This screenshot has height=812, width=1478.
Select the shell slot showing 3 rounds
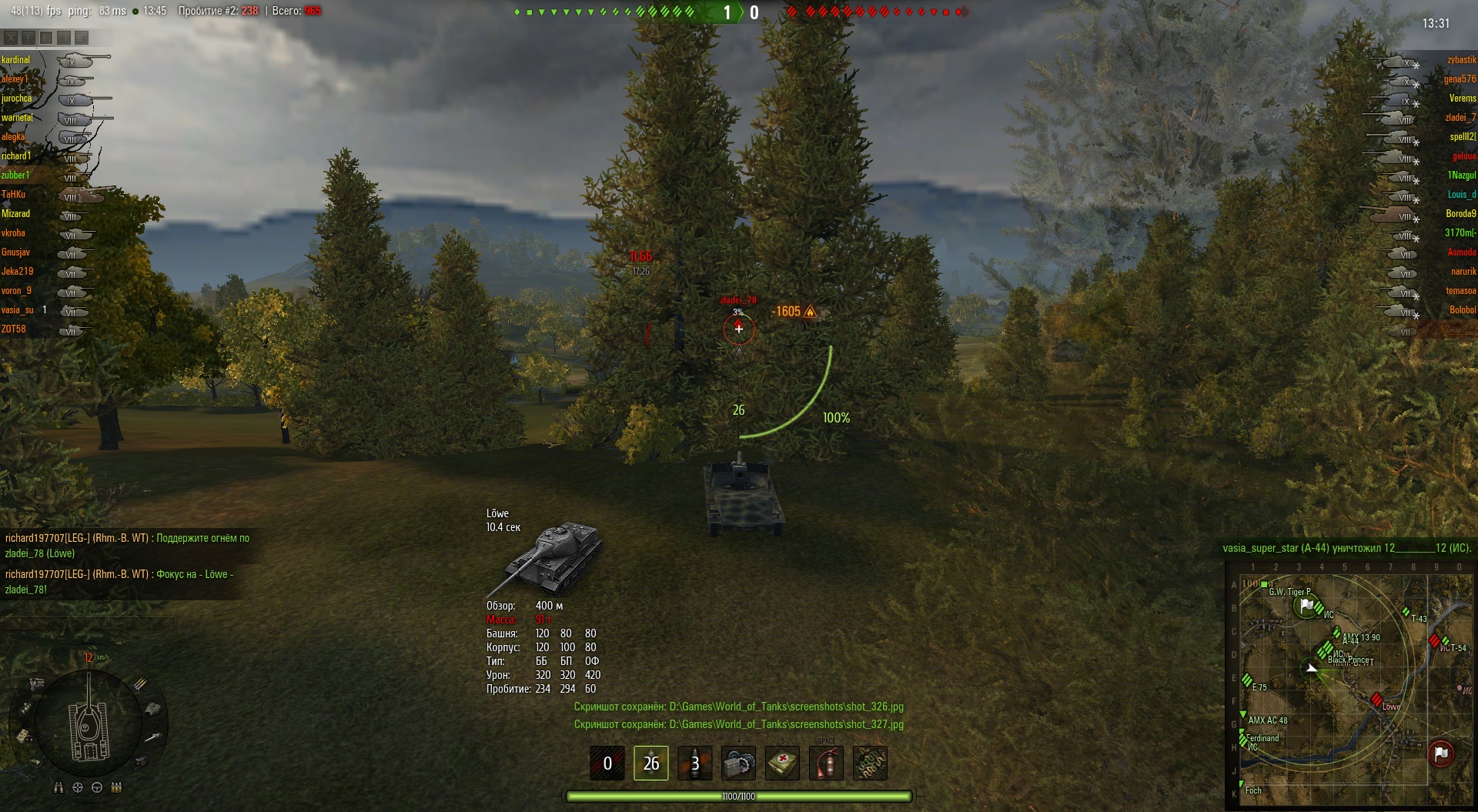click(694, 763)
